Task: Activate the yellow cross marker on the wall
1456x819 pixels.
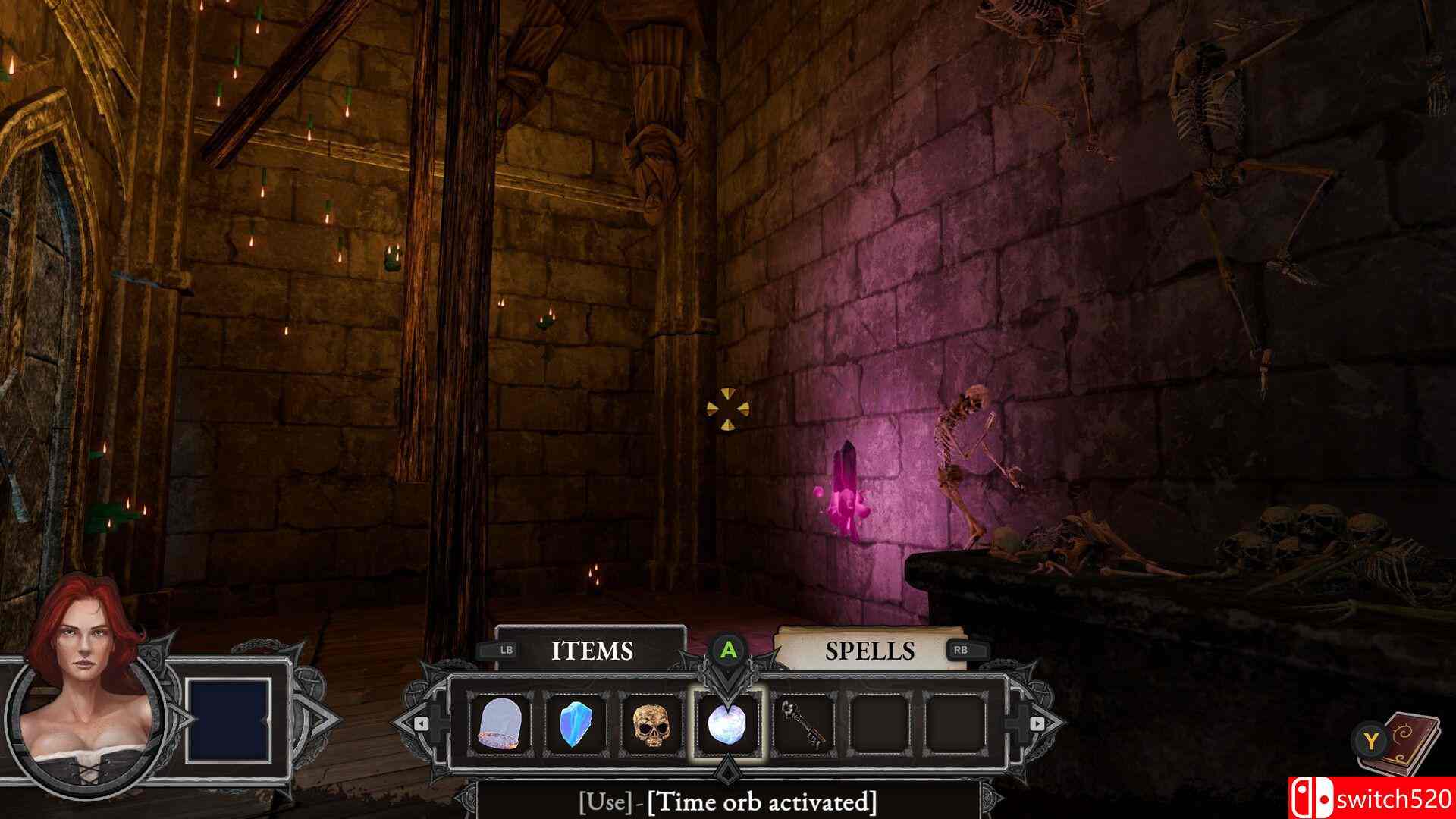Action: pyautogui.click(x=730, y=407)
